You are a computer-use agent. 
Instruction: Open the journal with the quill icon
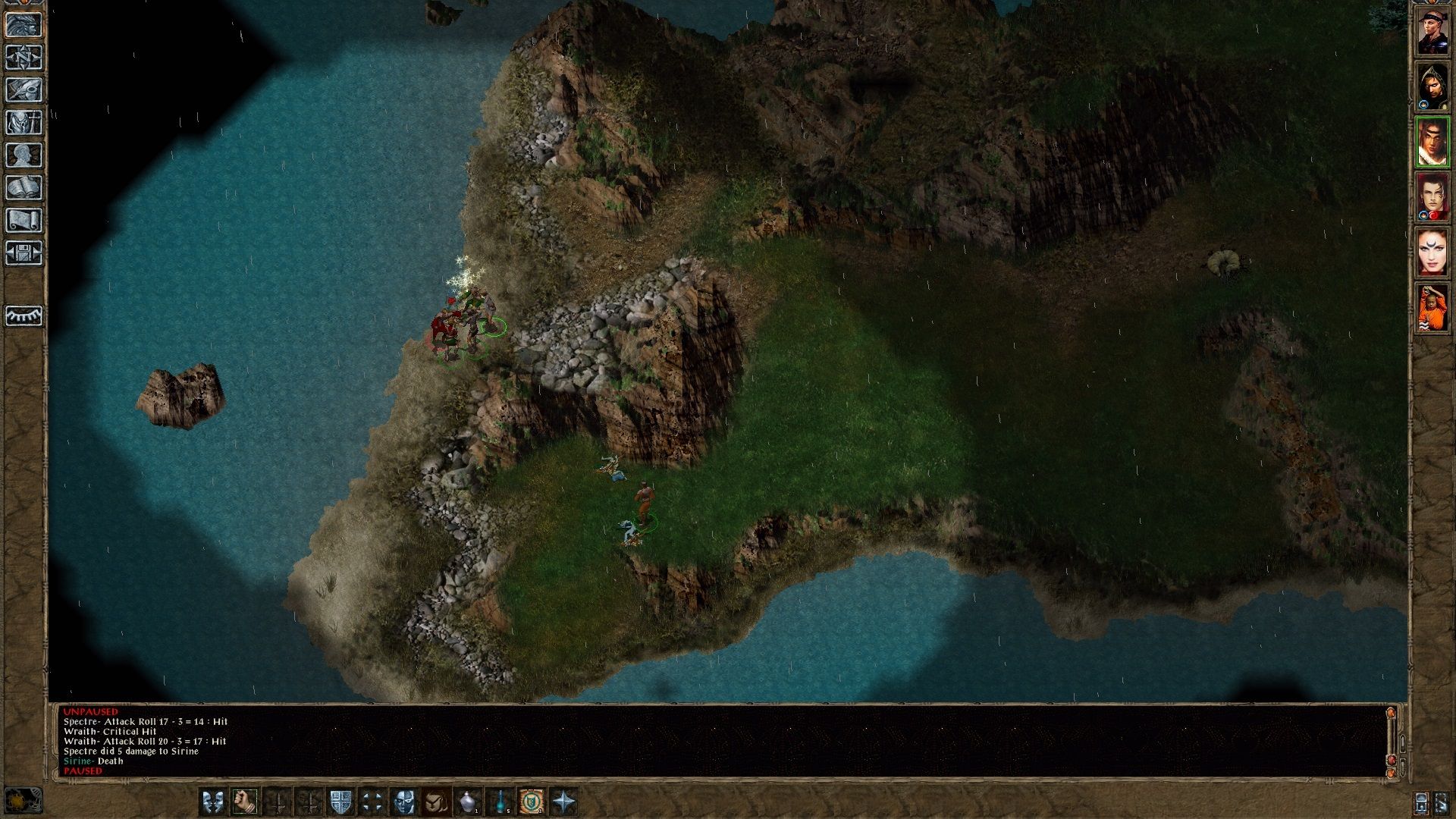24,89
